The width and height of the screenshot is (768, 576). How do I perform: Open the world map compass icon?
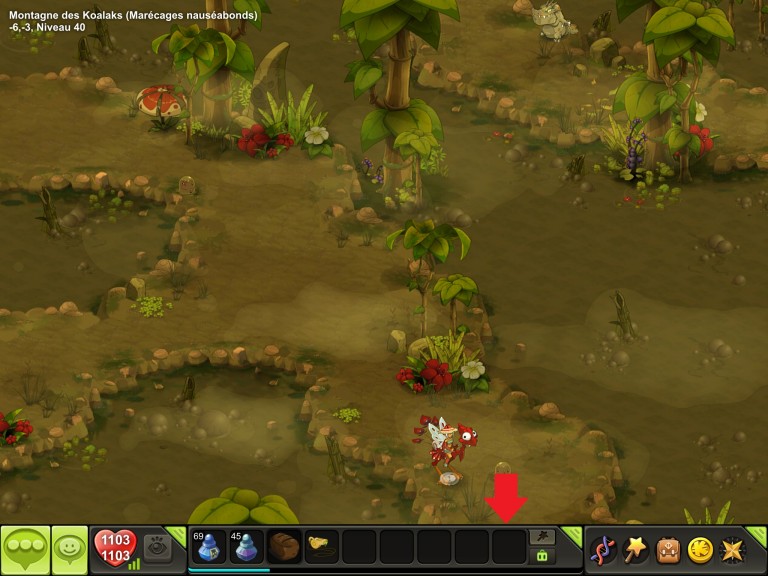click(x=732, y=550)
